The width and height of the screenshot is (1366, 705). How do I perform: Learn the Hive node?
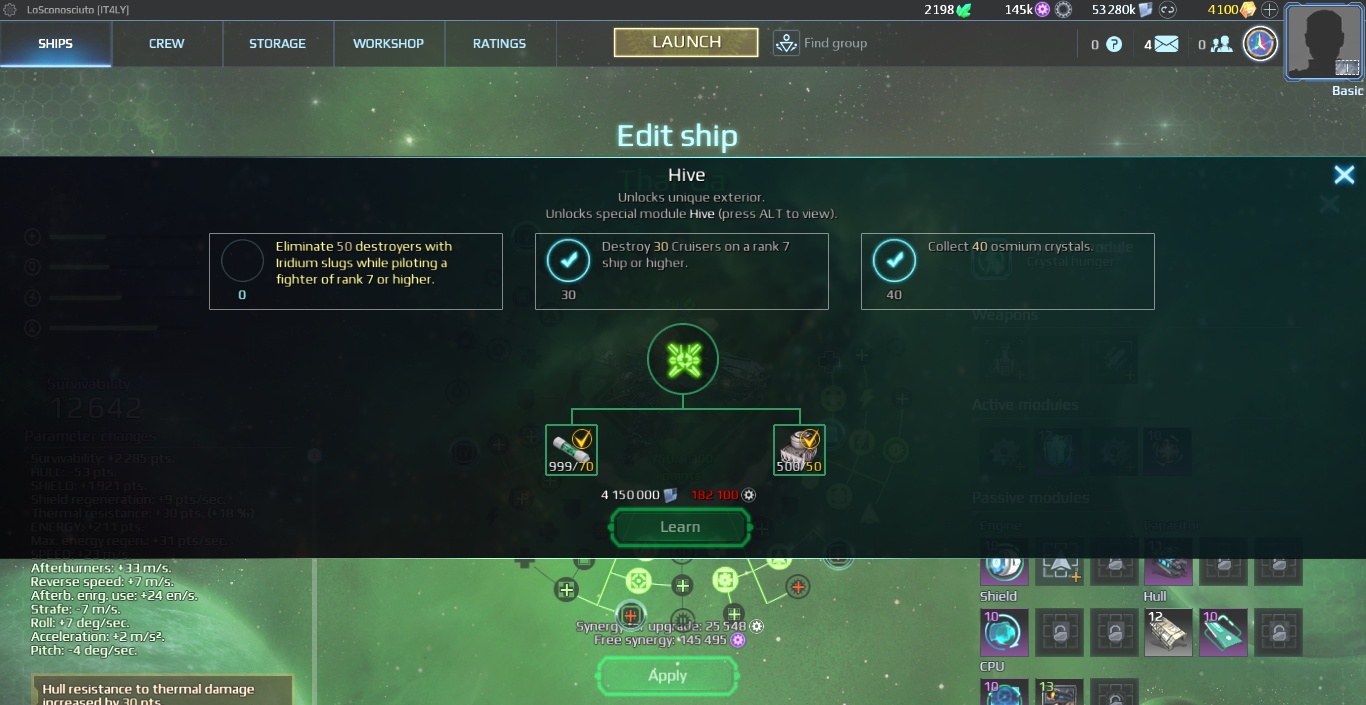(680, 527)
